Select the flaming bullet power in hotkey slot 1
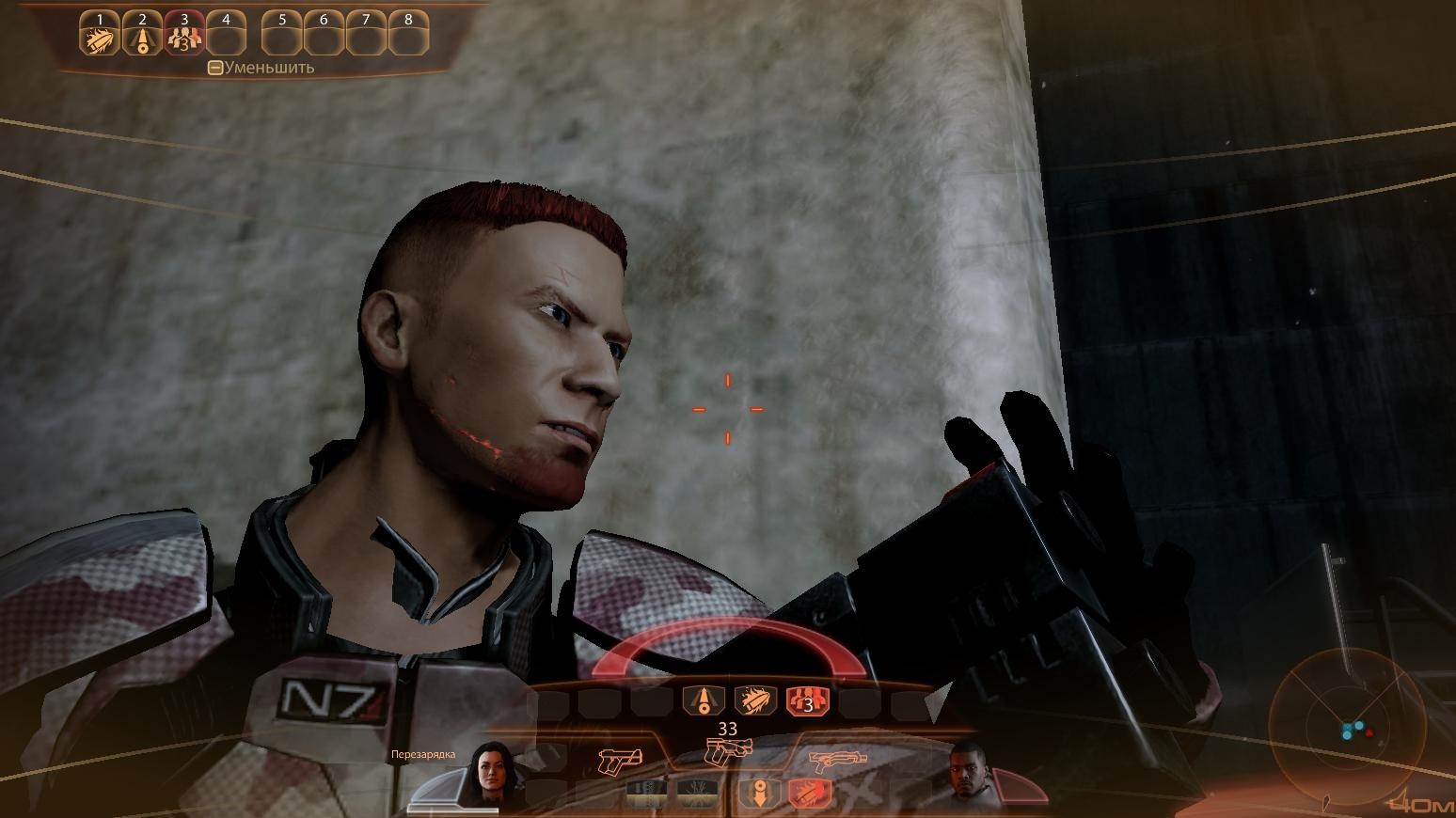This screenshot has height=818, width=1456. (99, 40)
